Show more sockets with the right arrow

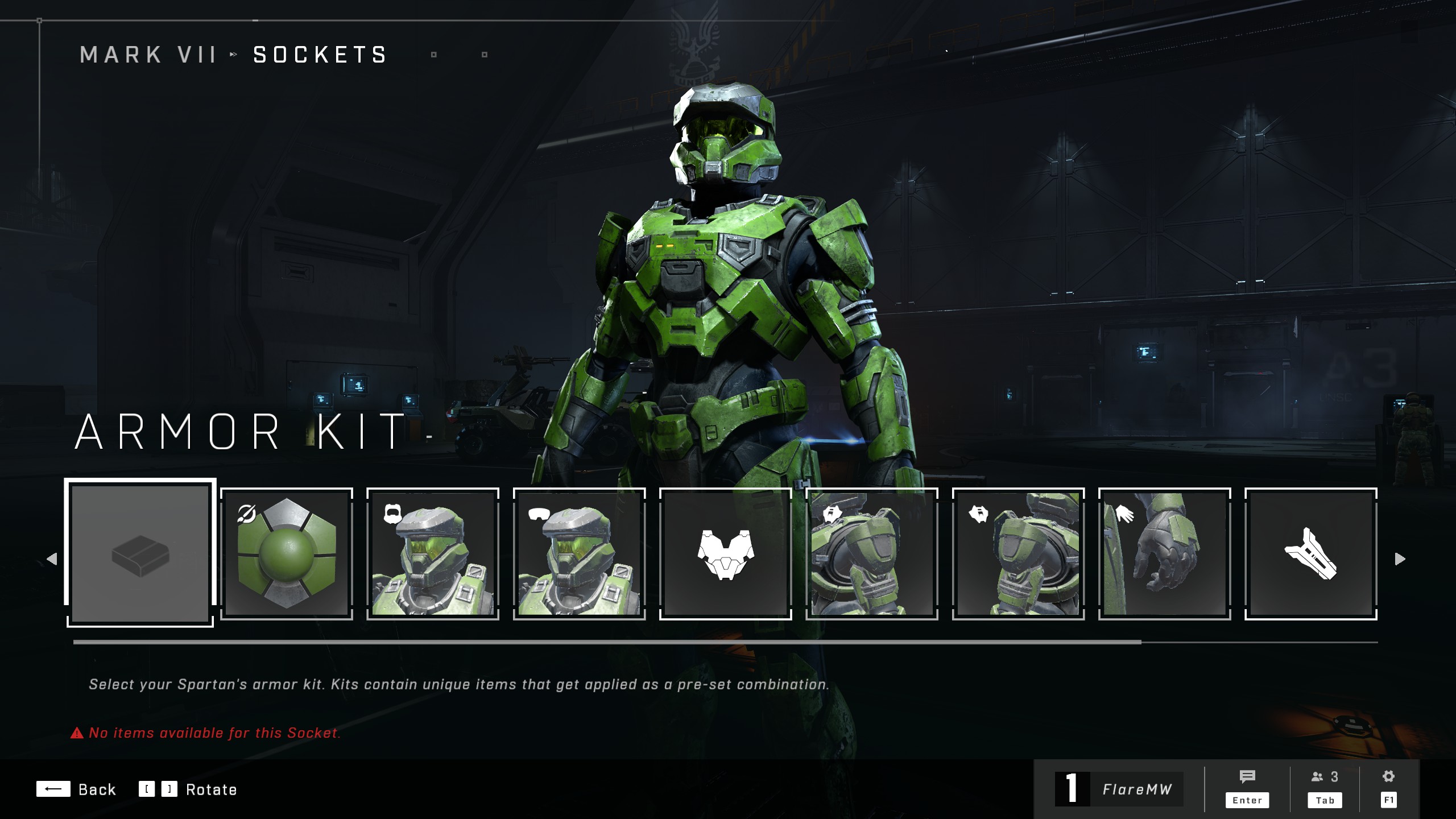click(x=1400, y=559)
